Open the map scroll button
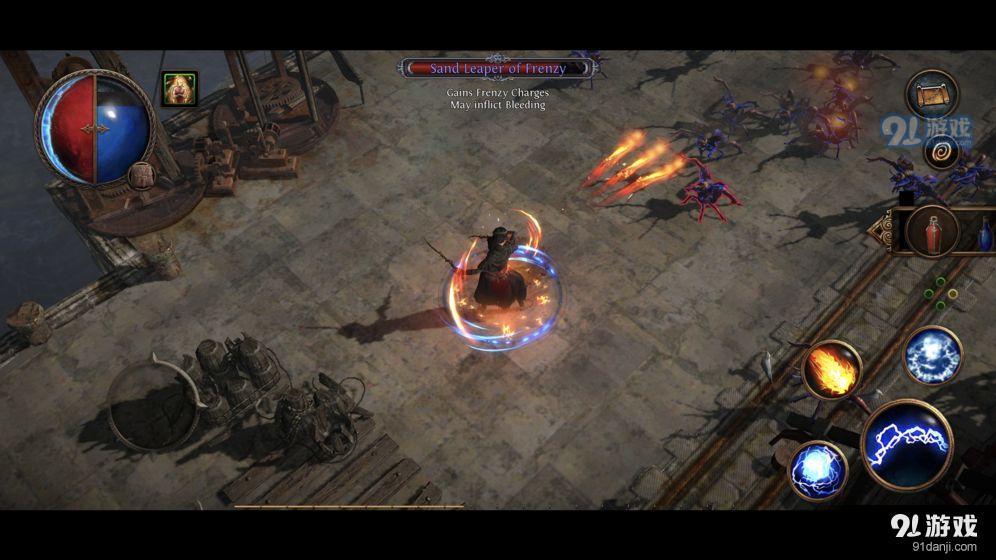The width and height of the screenshot is (996, 560). tap(932, 96)
